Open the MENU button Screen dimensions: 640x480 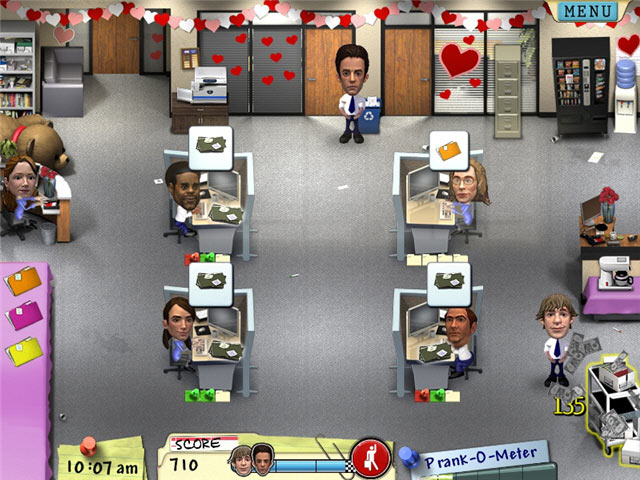click(587, 11)
